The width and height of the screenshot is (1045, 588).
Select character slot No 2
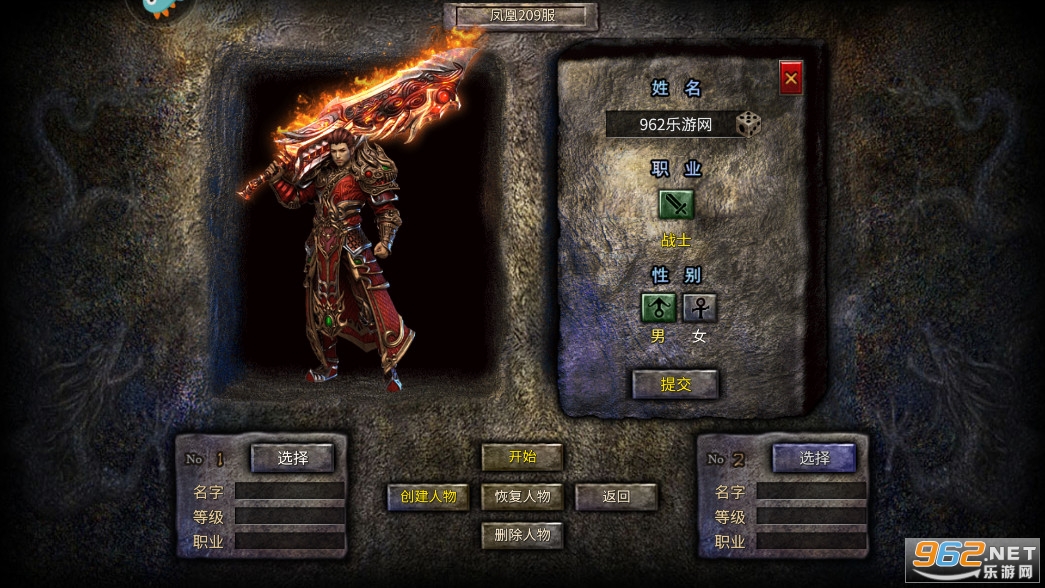coord(814,458)
